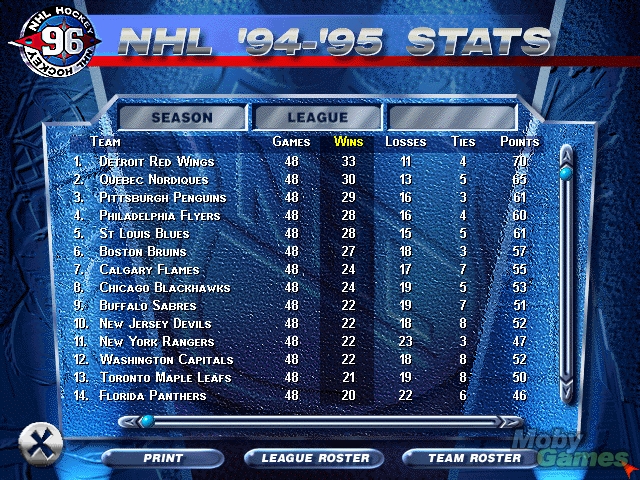Select the Detroit Red Wings row
The width and height of the screenshot is (640, 480).
pos(157,161)
